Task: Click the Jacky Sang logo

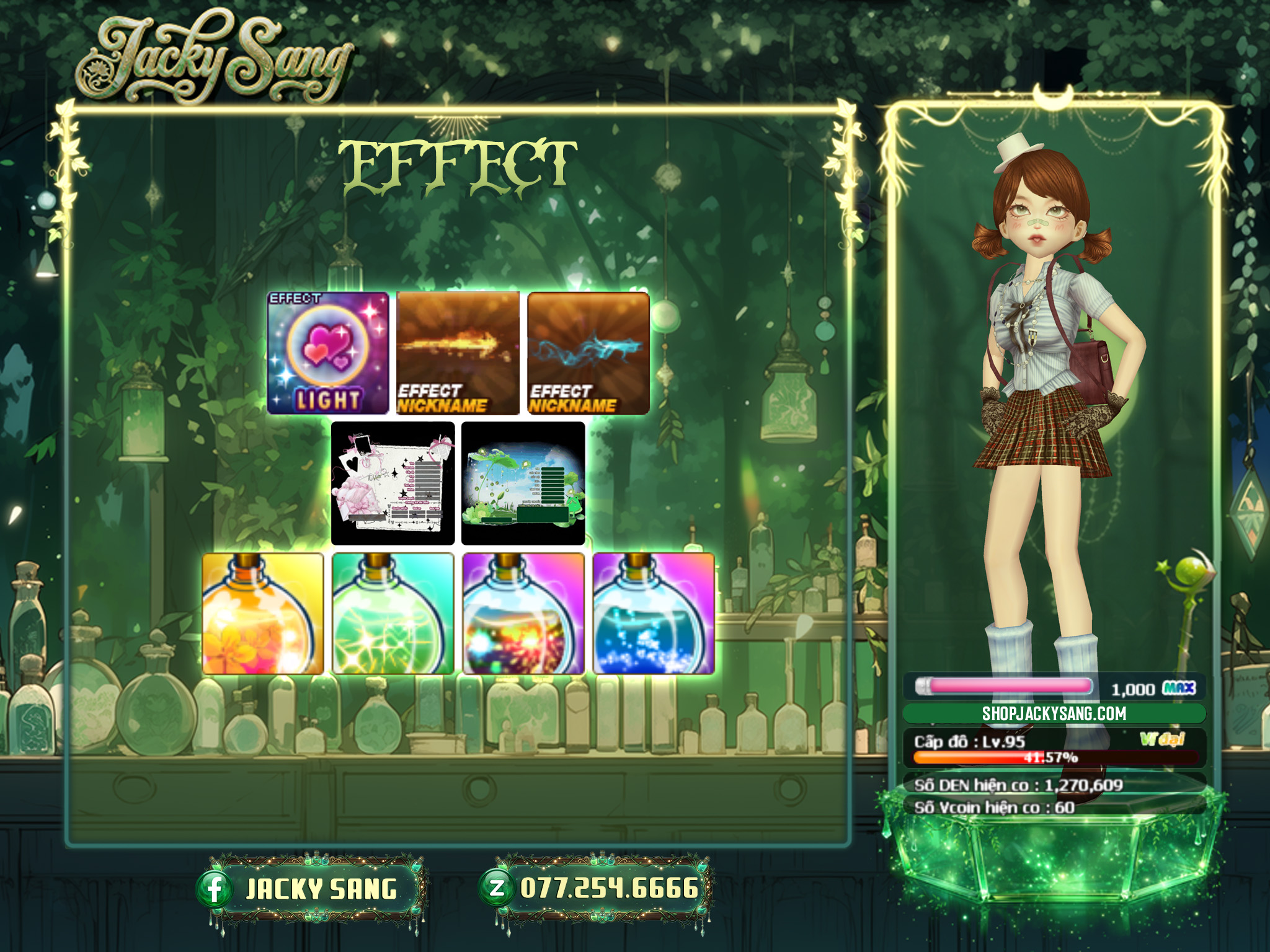Action: (214, 59)
